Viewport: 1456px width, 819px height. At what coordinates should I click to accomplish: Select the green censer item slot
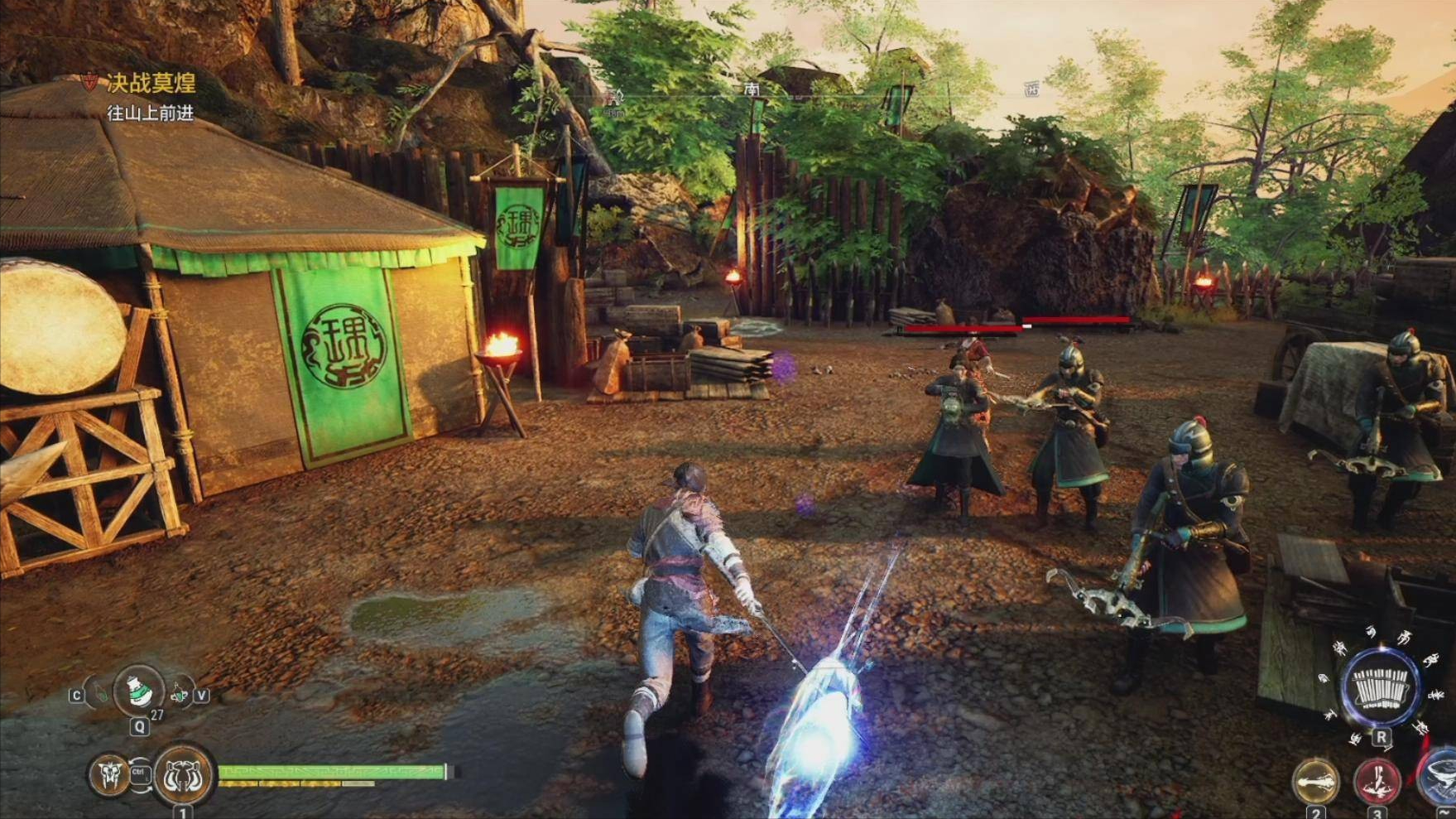[x=178, y=692]
